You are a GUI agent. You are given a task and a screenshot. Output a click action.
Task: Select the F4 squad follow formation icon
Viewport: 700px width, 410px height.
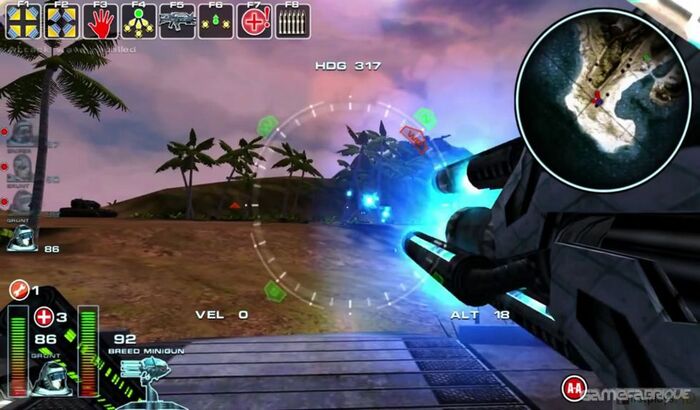tap(138, 21)
